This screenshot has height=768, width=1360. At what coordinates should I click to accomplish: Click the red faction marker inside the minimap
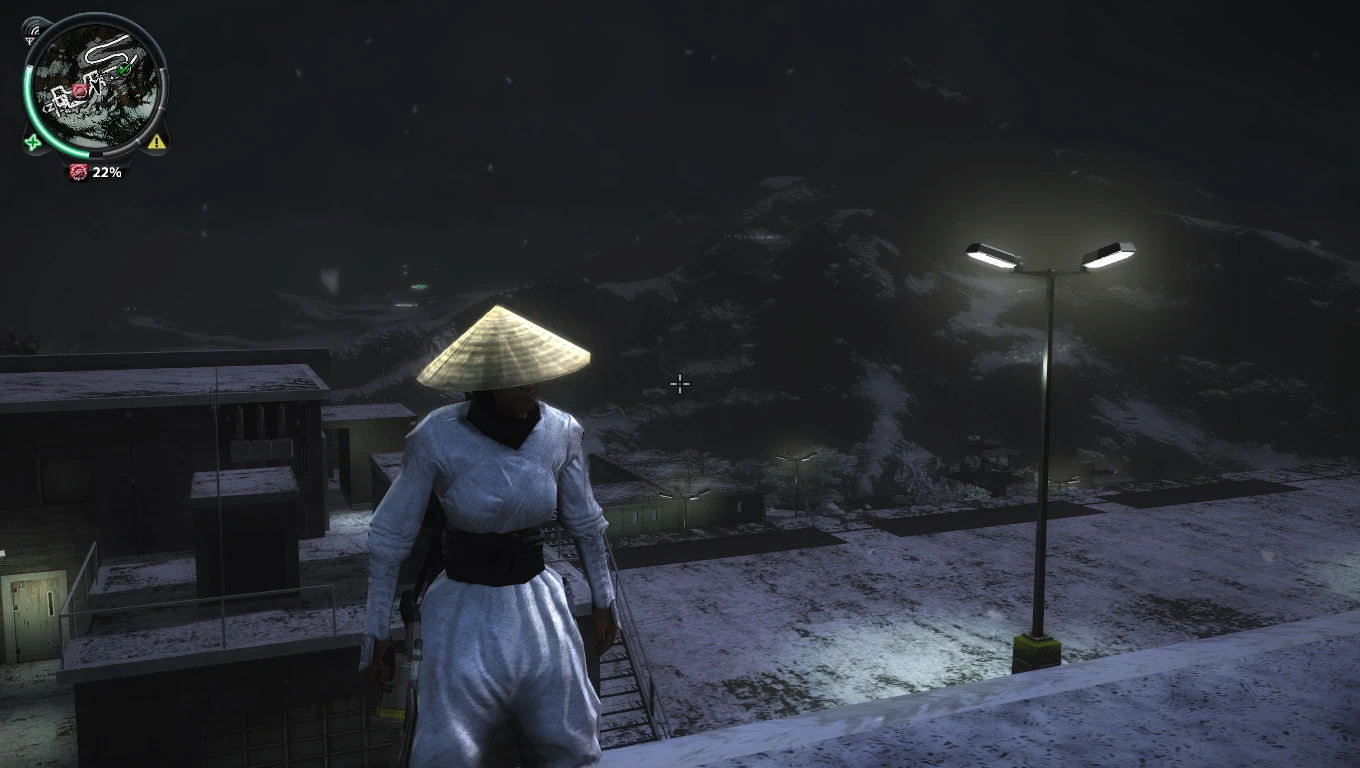point(78,90)
